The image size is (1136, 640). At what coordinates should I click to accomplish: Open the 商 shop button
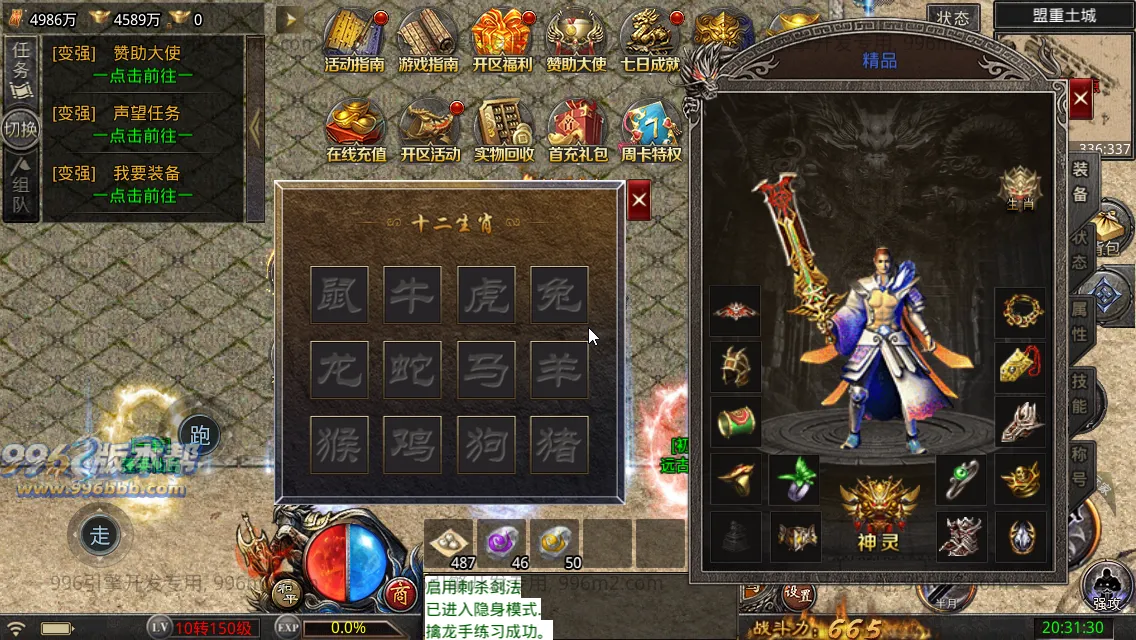[401, 594]
